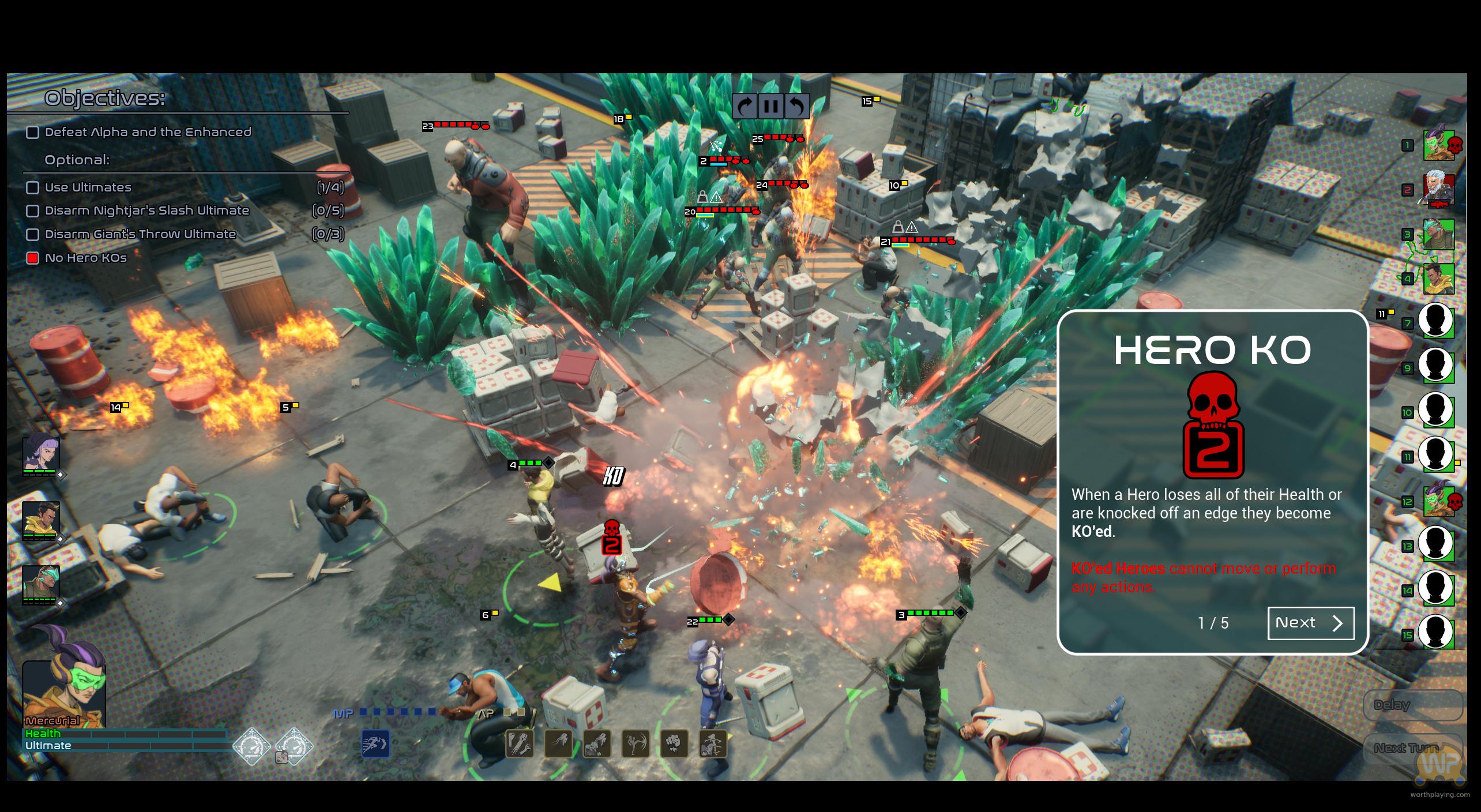End the round with Next Turn
The width and height of the screenshot is (1481, 812).
[x=1412, y=748]
